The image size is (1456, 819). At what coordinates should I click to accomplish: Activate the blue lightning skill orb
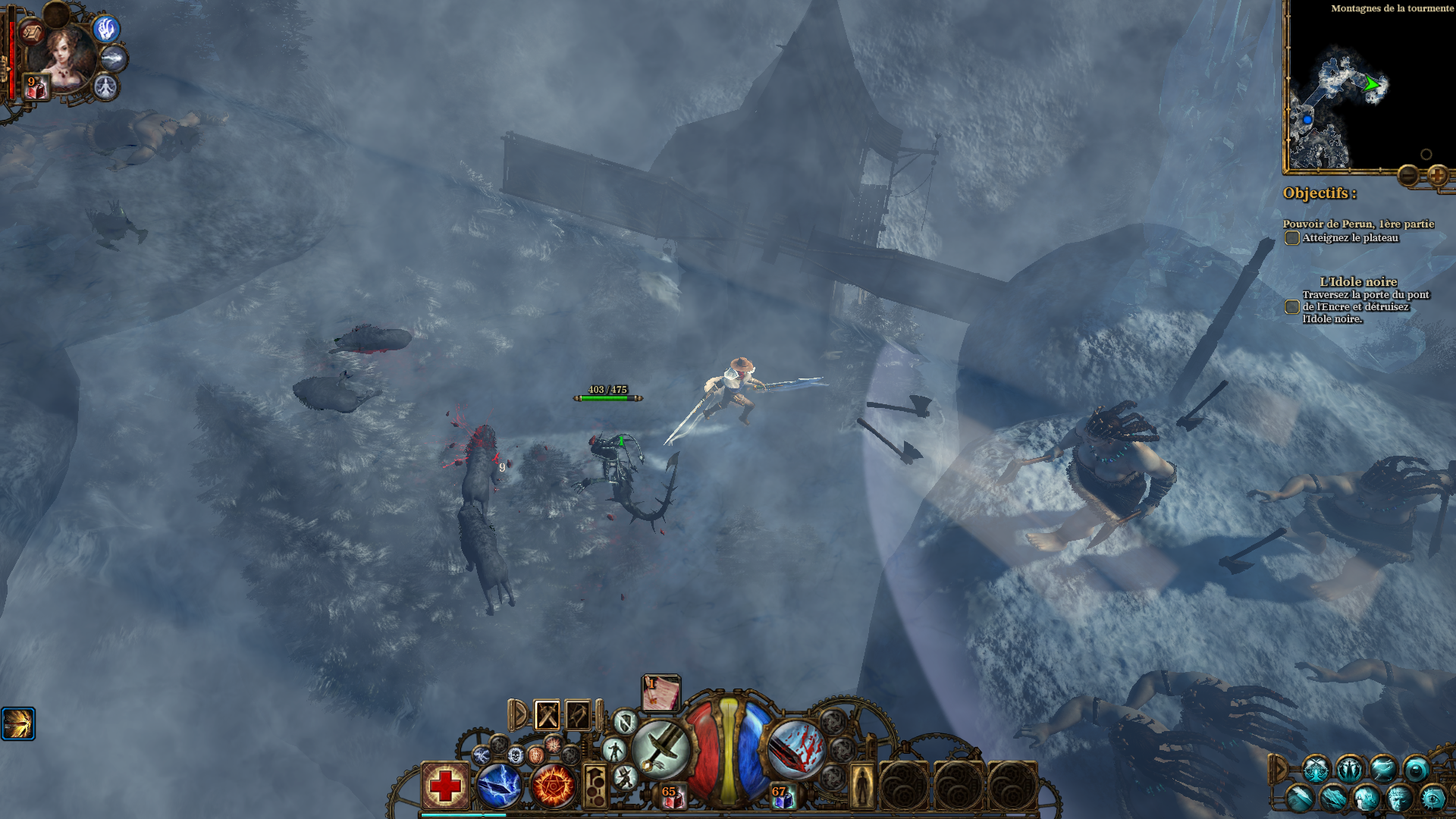499,786
